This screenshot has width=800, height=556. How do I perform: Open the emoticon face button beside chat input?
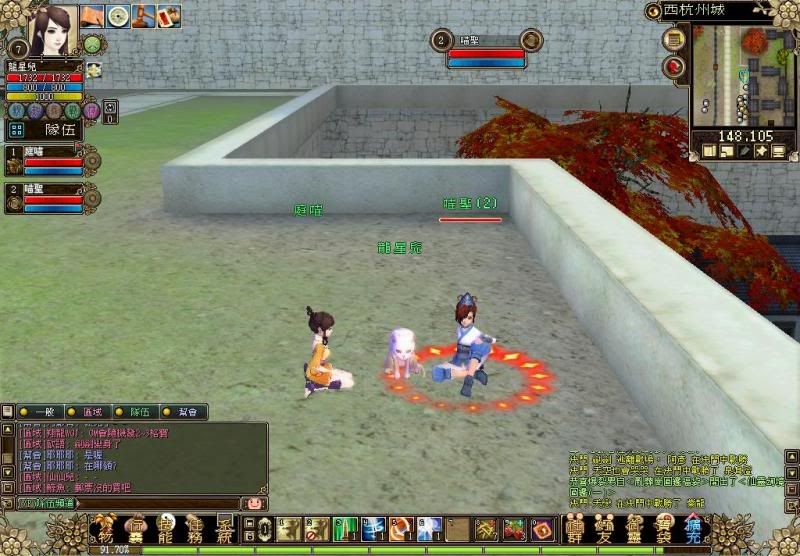point(254,503)
